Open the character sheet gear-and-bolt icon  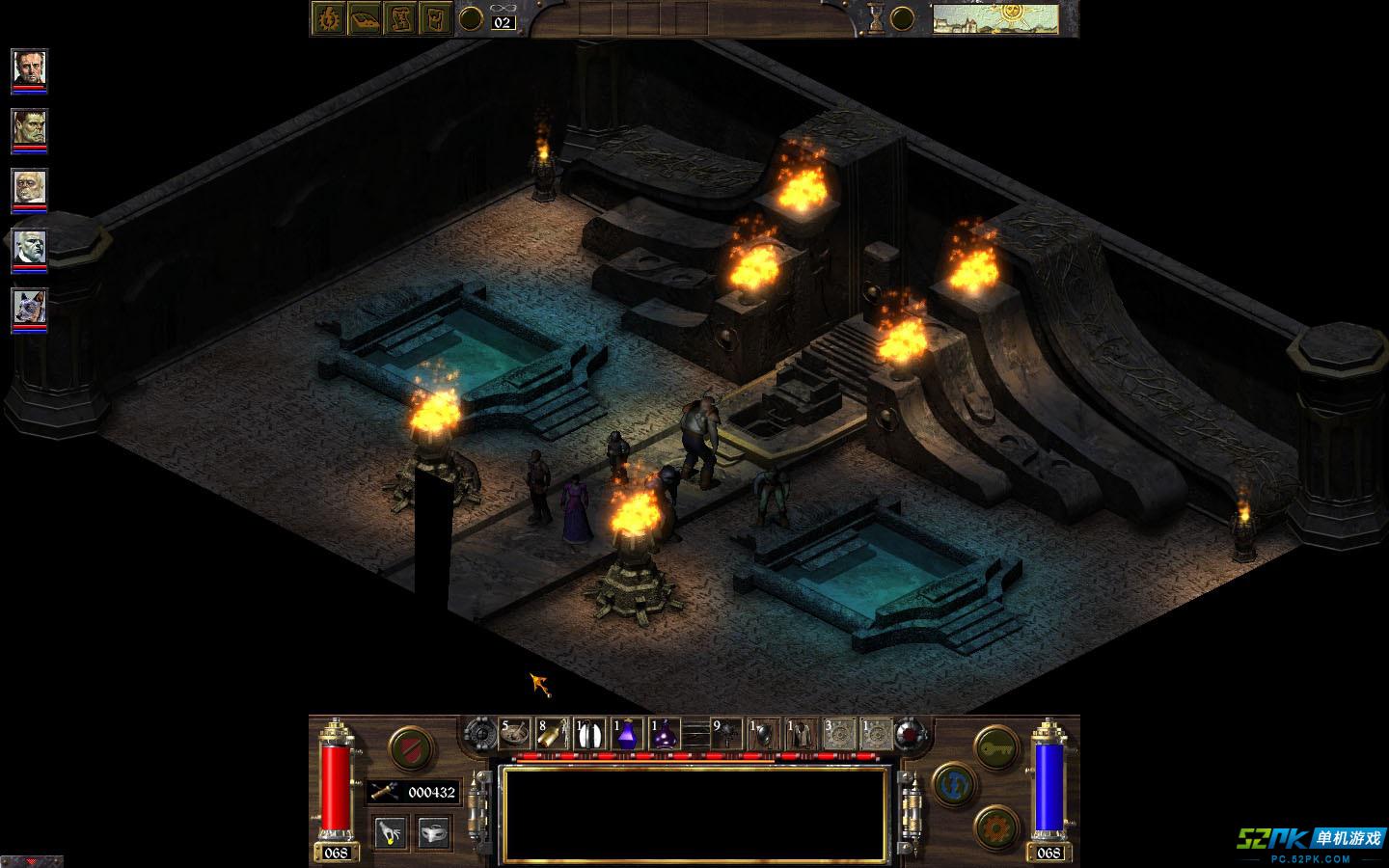pyautogui.click(x=327, y=18)
